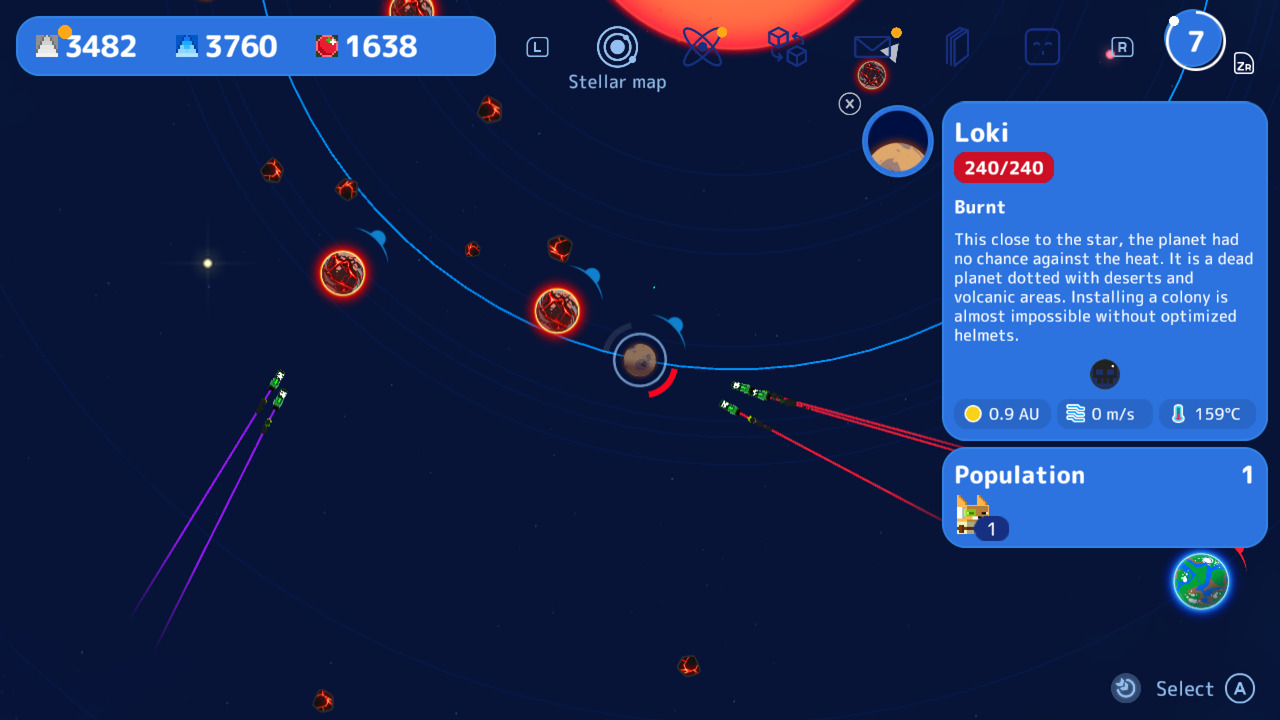This screenshot has width=1280, height=720.
Task: Click the L shoulder button indicator
Action: [x=537, y=46]
